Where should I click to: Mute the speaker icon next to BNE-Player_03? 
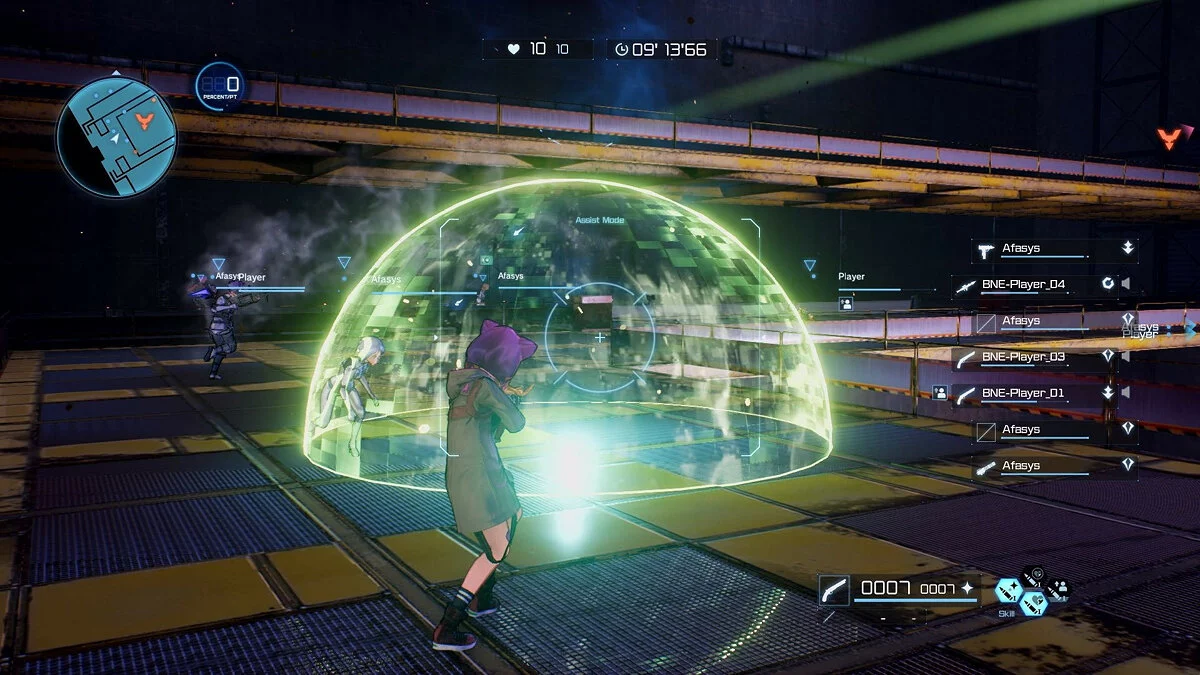pos(1127,356)
